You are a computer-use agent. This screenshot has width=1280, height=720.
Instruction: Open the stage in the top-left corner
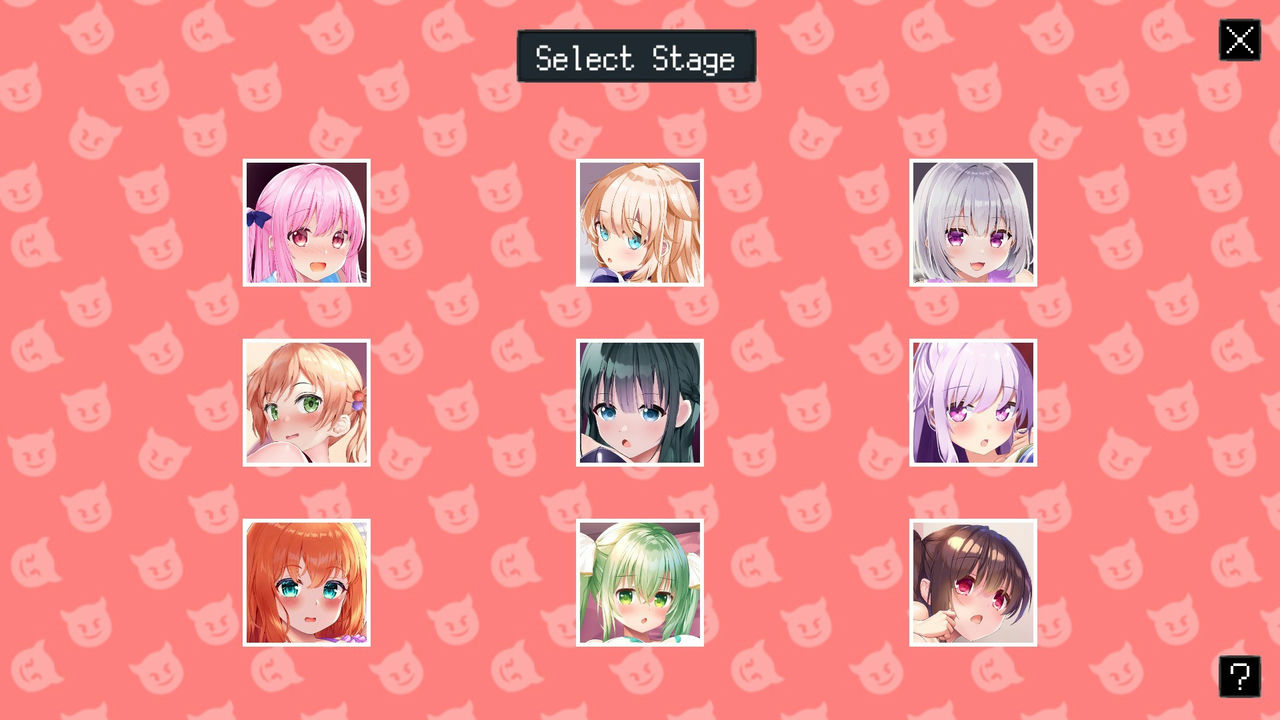pos(306,222)
